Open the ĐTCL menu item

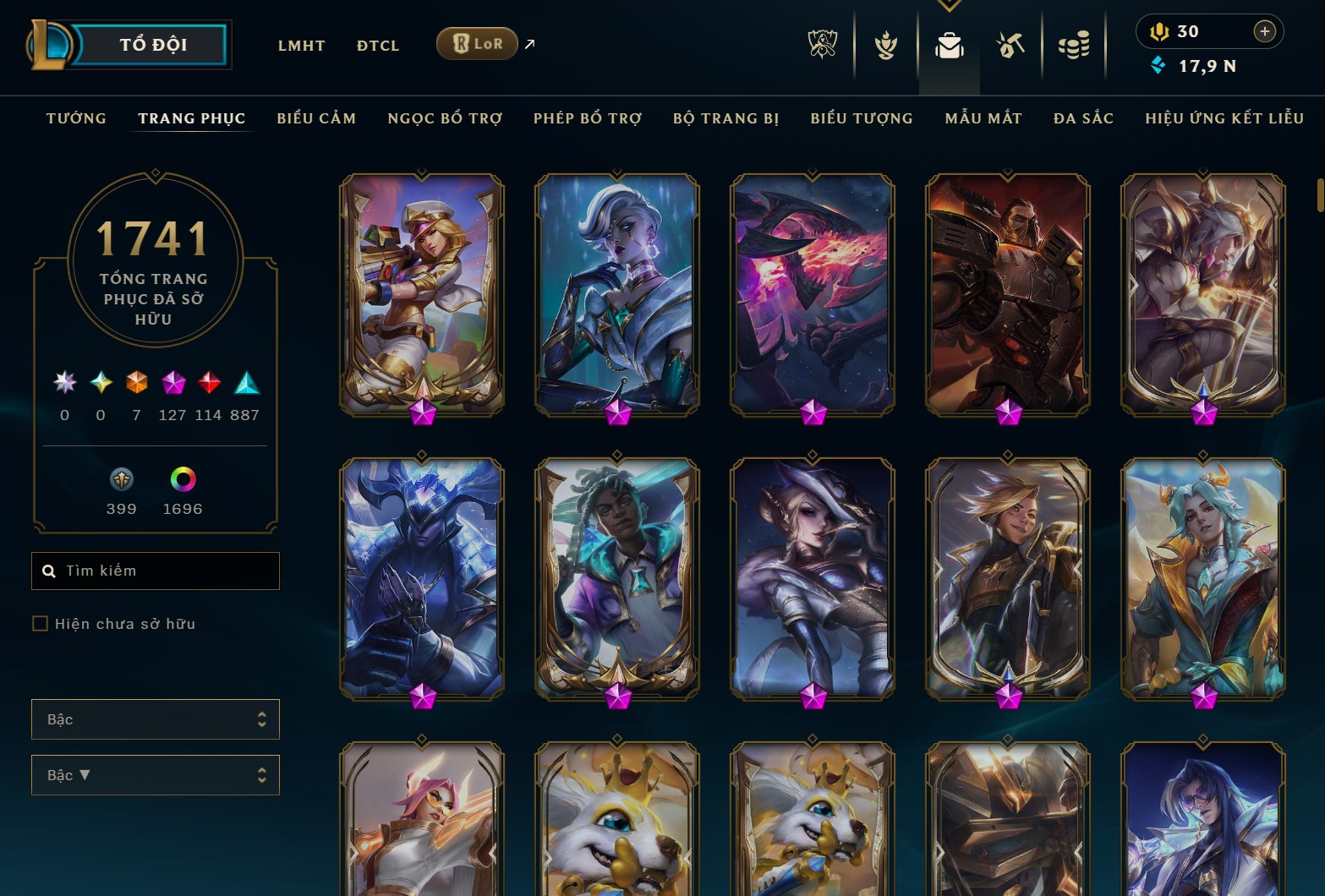tap(377, 46)
